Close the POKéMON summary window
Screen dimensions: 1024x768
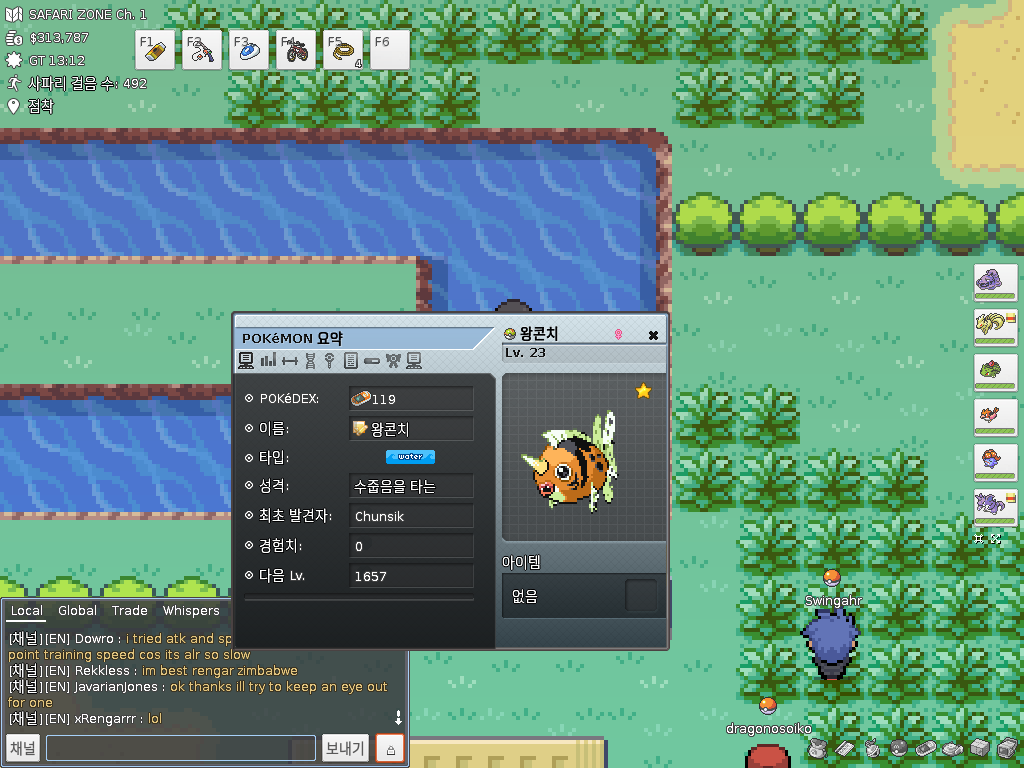653,335
